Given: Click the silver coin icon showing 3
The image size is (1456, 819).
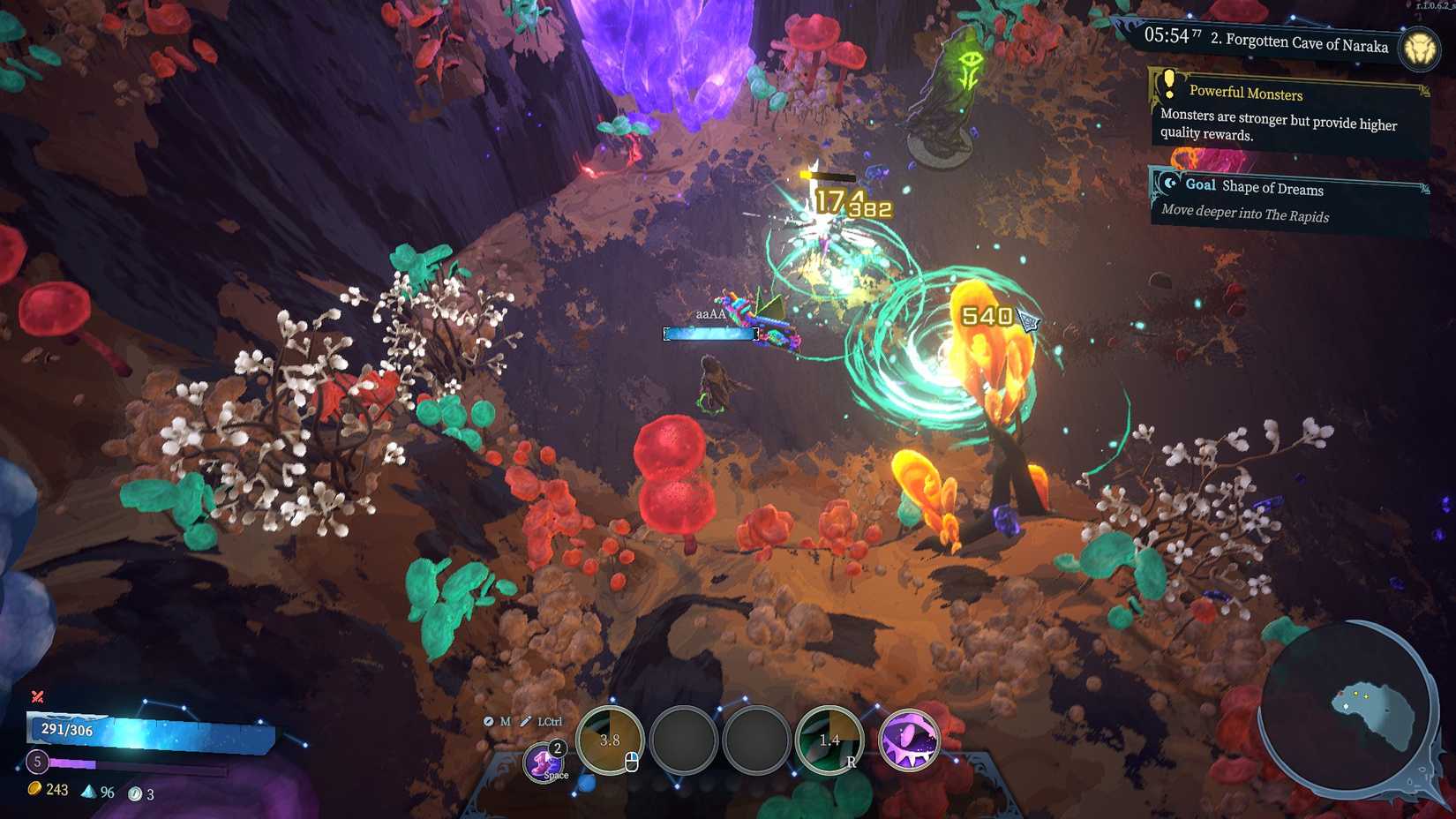Looking at the screenshot, I should tap(132, 793).
